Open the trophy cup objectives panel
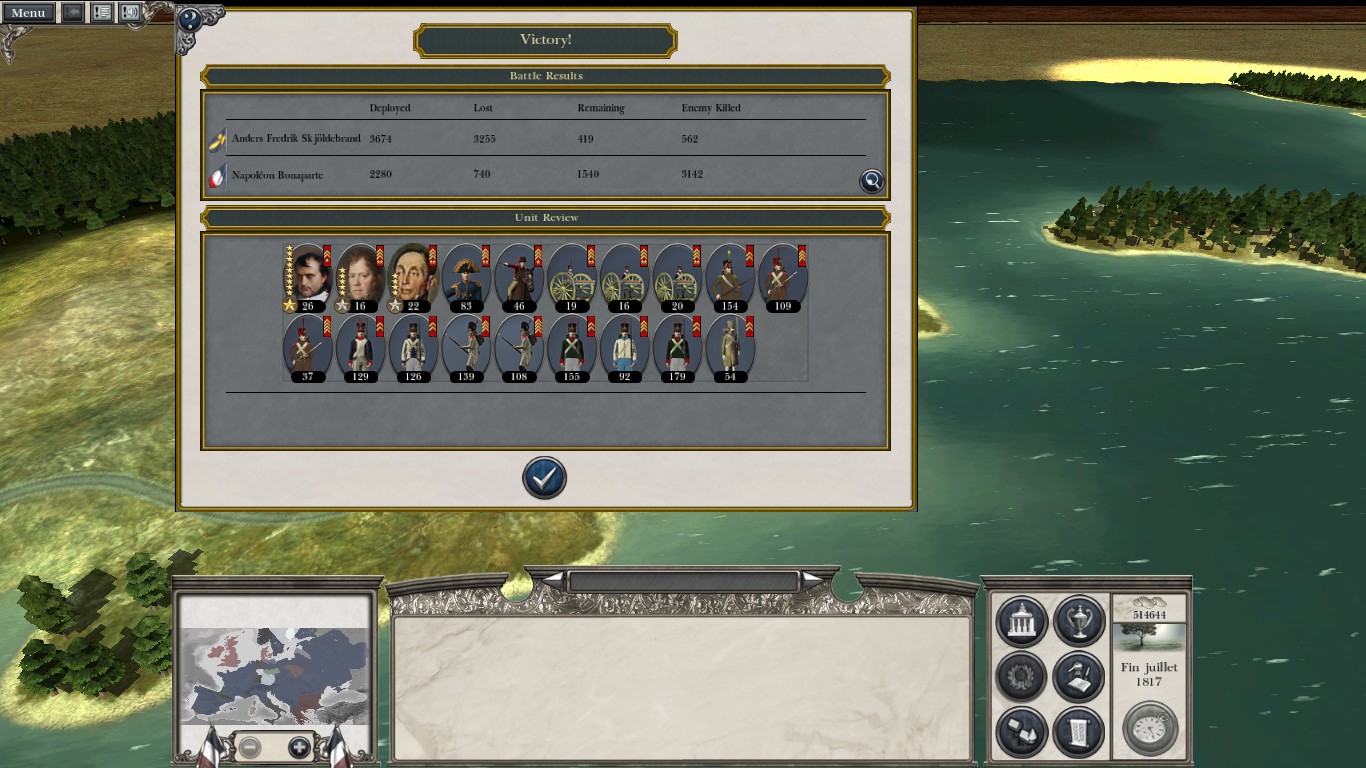The image size is (1366, 768). pos(1078,621)
